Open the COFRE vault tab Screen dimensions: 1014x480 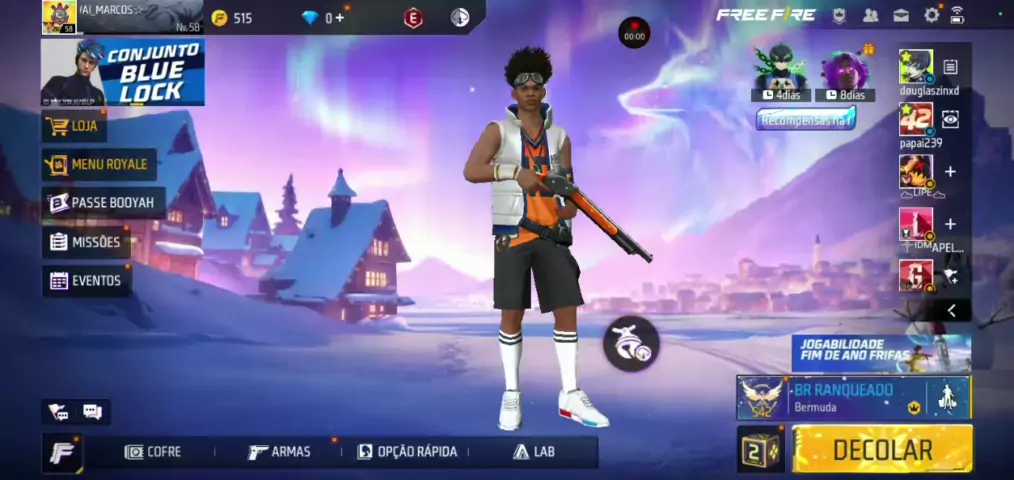click(153, 452)
